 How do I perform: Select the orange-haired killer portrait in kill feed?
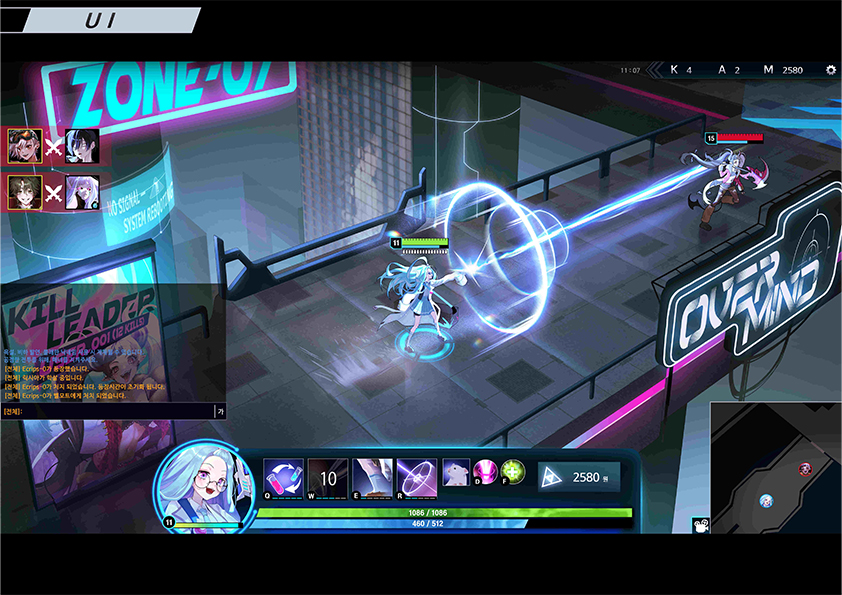[x=22, y=146]
